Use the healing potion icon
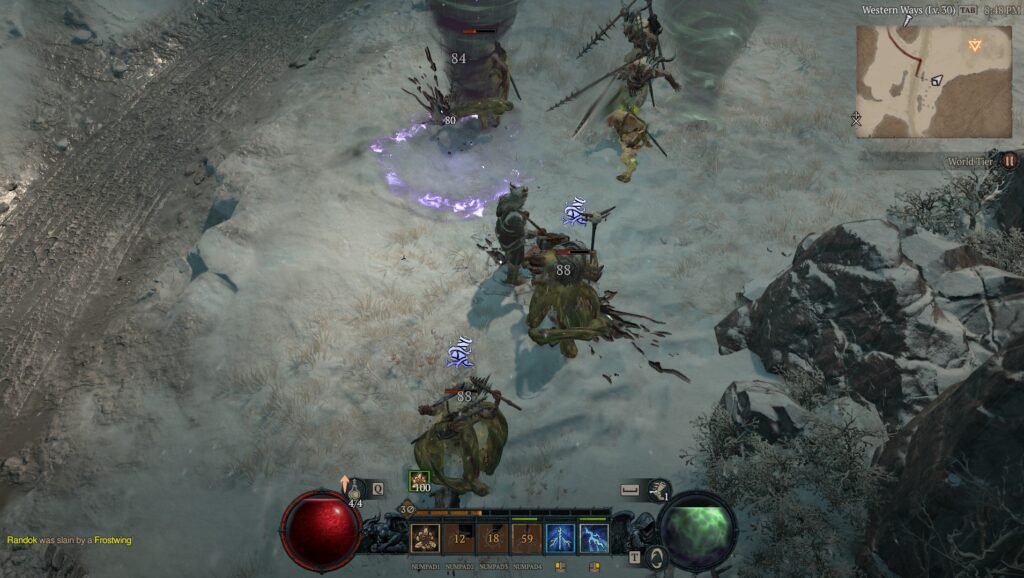The height and width of the screenshot is (578, 1024). (356, 488)
